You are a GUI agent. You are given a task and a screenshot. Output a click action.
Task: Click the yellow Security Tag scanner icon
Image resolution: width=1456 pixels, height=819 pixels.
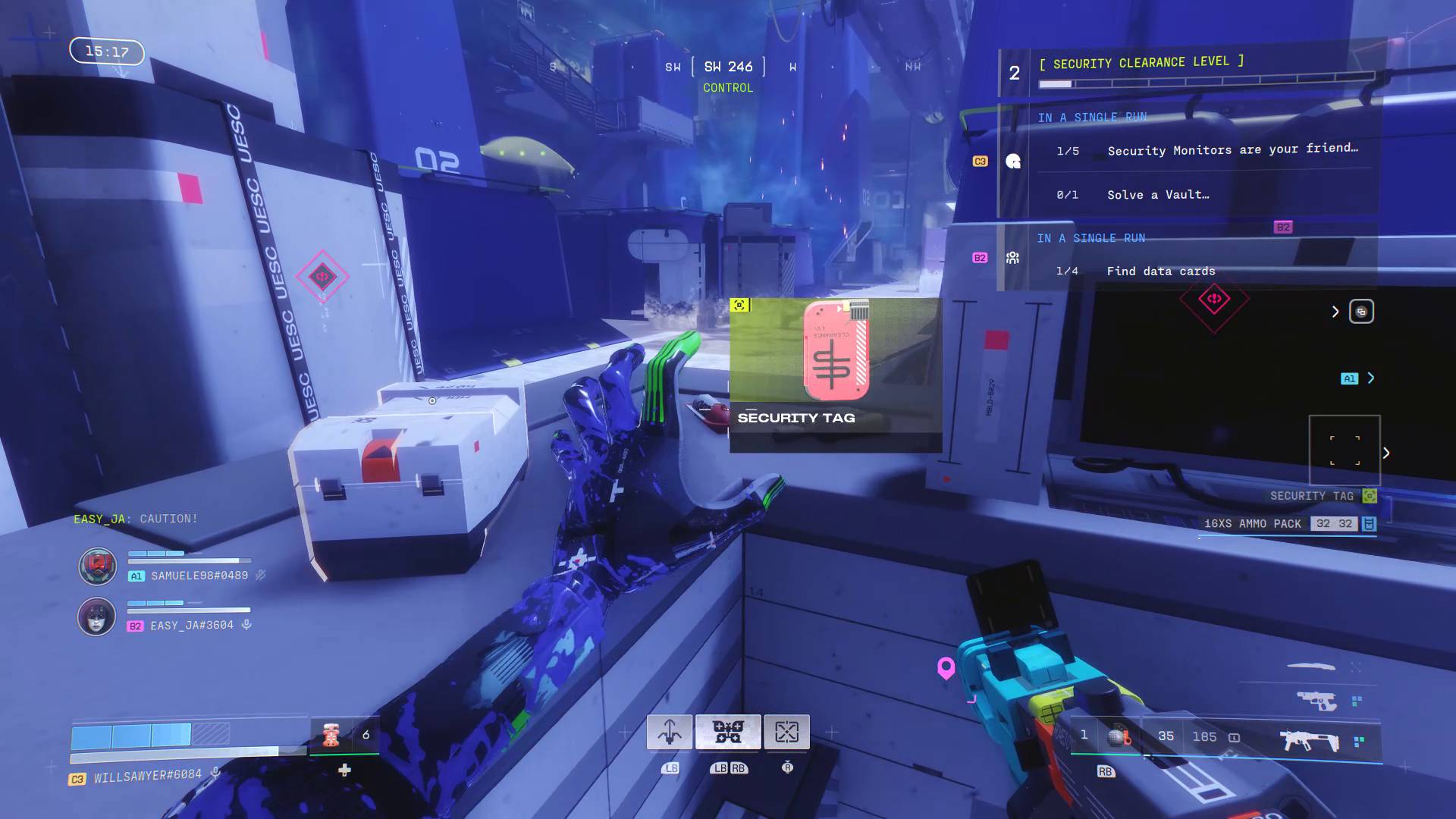coord(1369,496)
